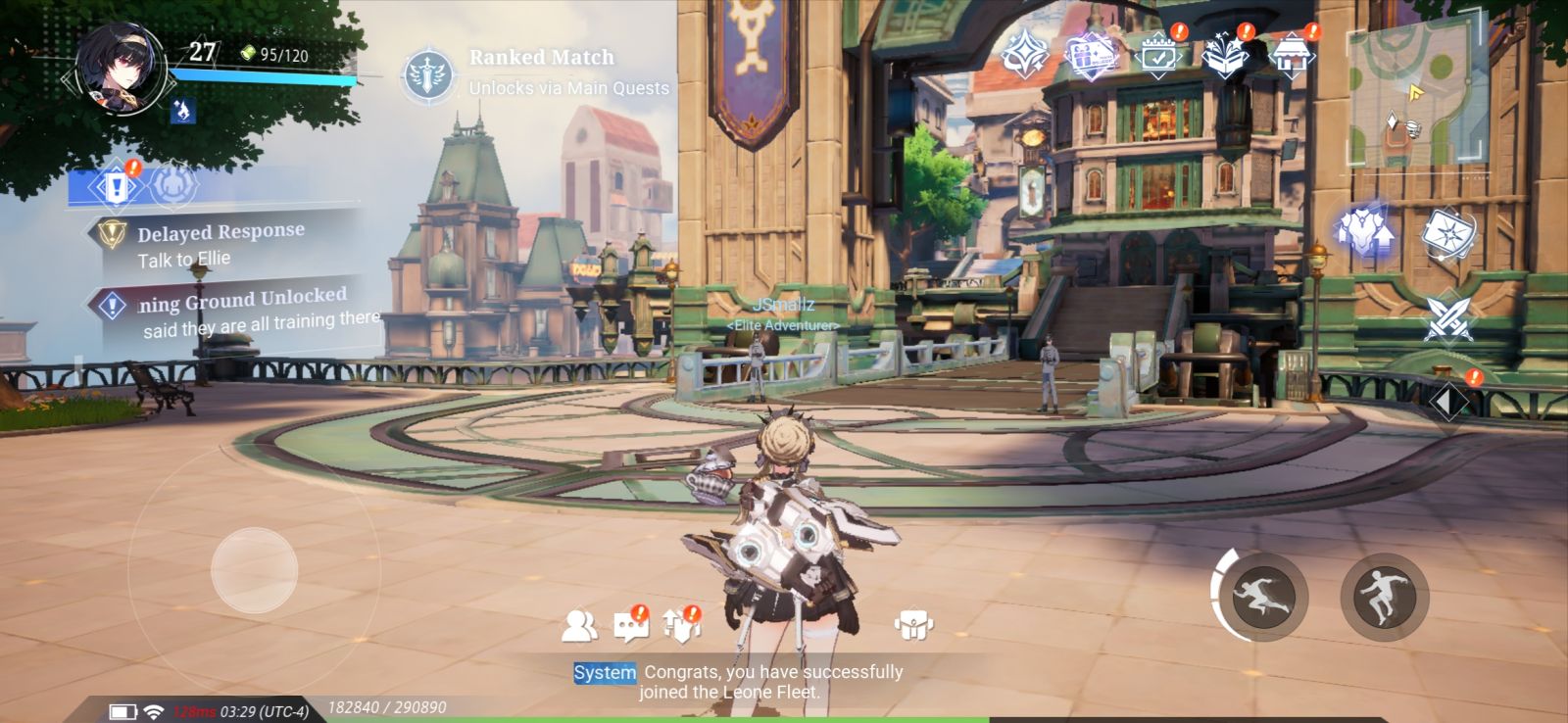
Task: Expand the minimap
Action: pos(1416,95)
